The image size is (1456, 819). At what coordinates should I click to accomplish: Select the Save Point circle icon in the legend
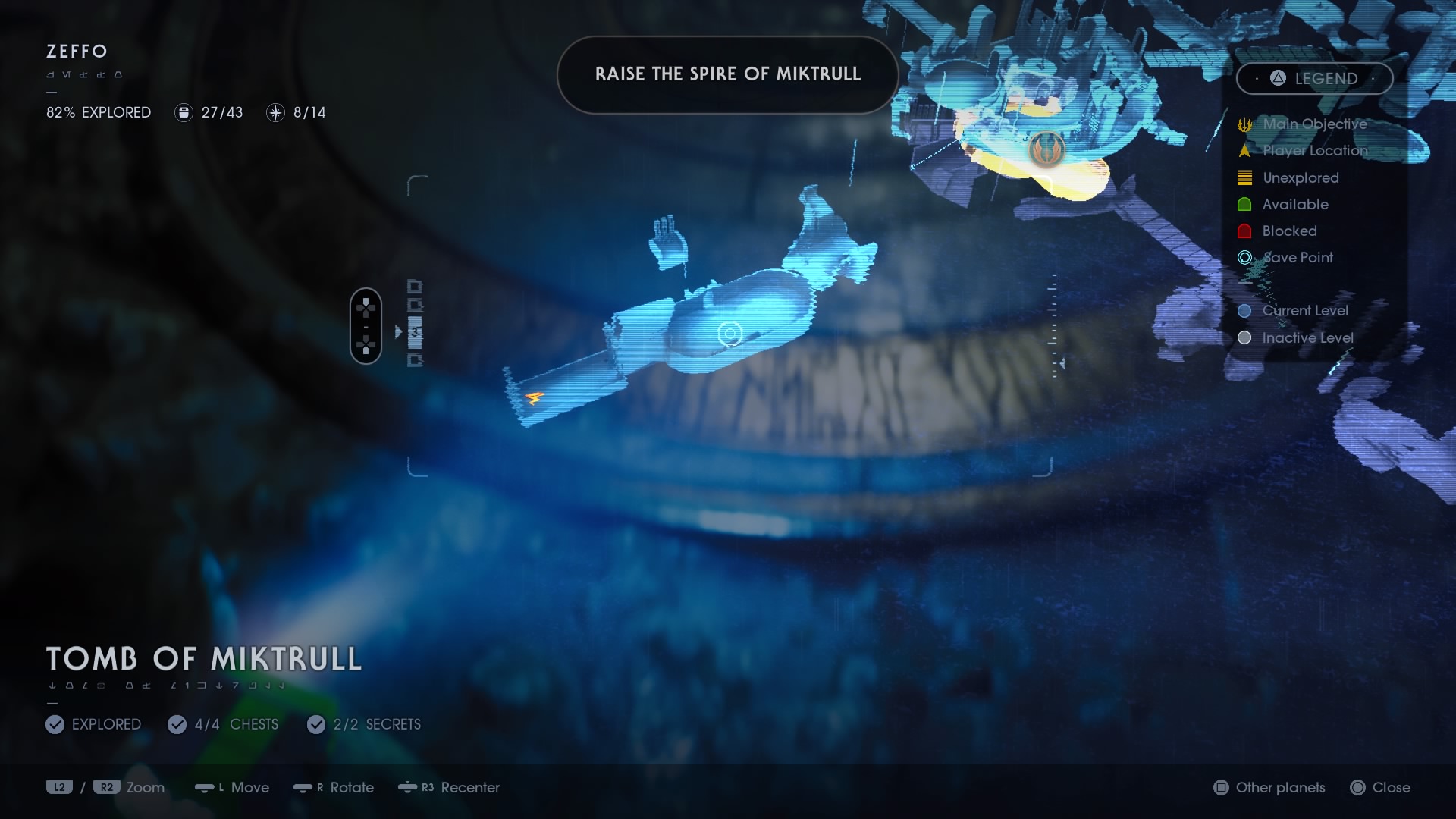[x=1244, y=257]
